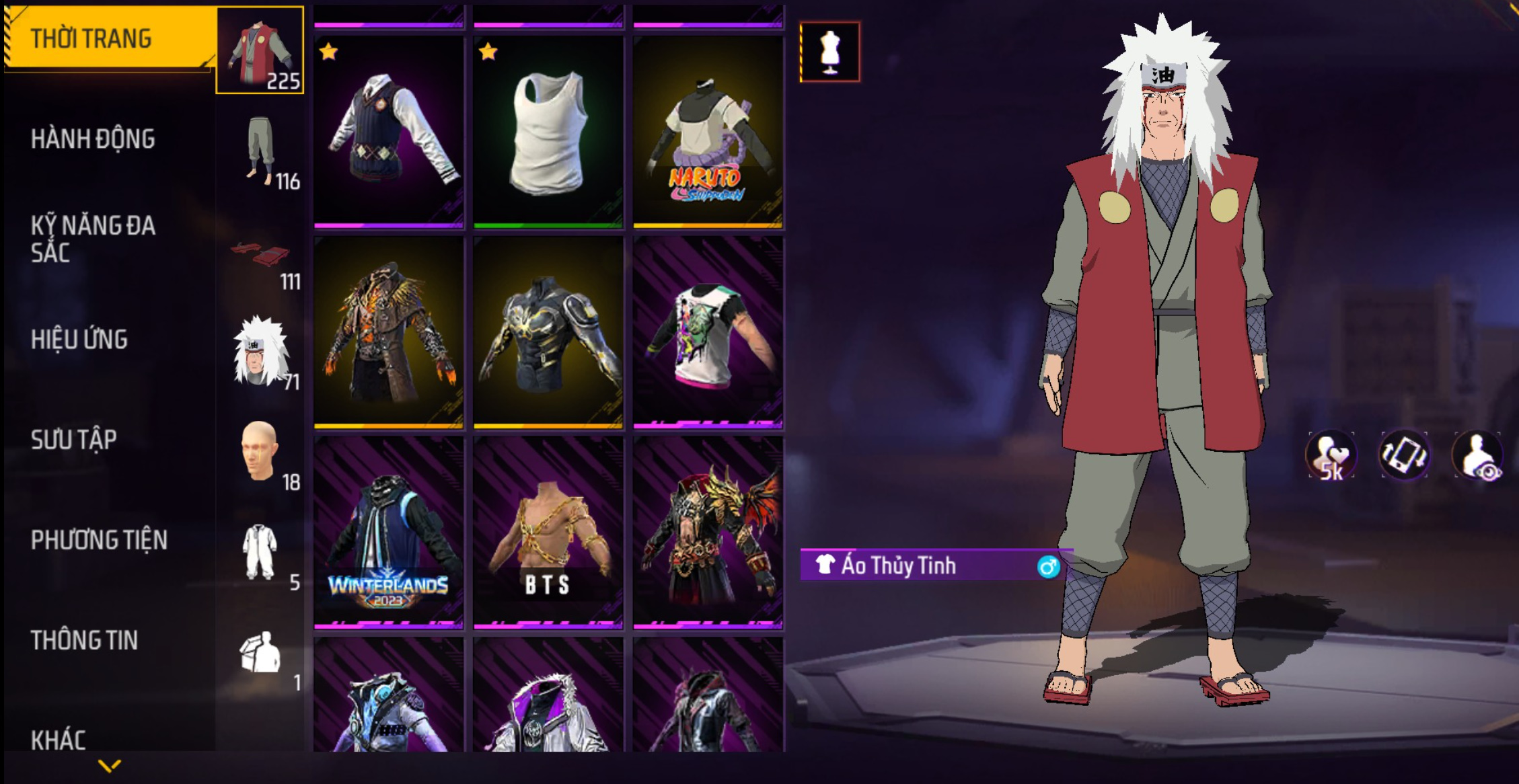The image size is (1519, 784).
Task: Select the white jumpsuit full-set subcategory
Action: [x=260, y=553]
